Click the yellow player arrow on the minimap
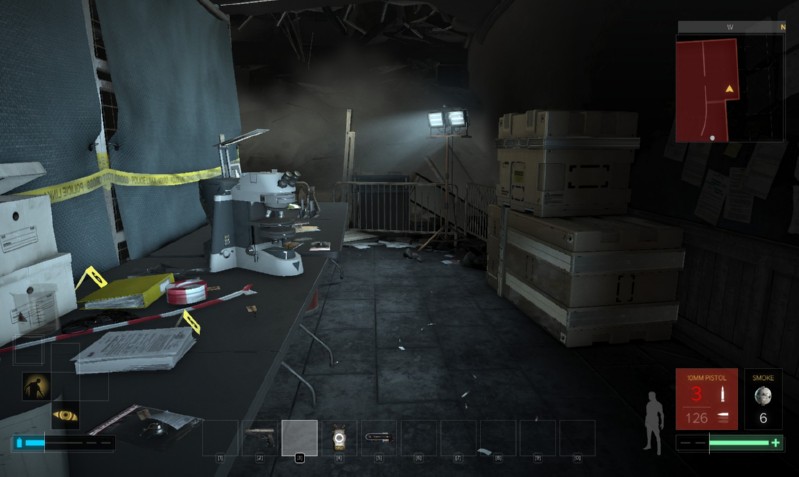The width and height of the screenshot is (799, 477). pyautogui.click(x=730, y=90)
